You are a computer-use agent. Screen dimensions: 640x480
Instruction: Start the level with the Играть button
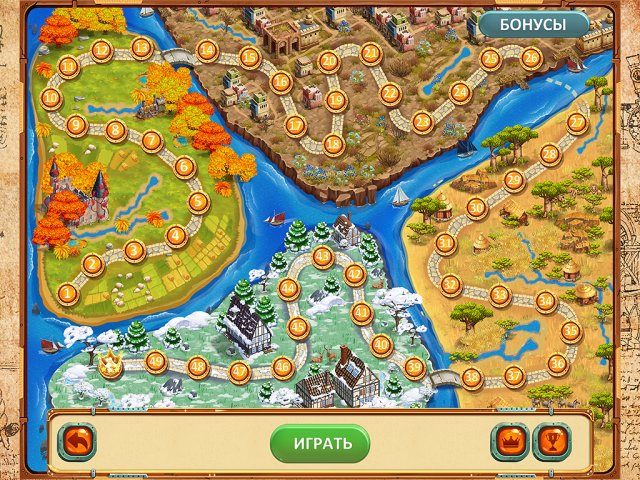pyautogui.click(x=320, y=442)
